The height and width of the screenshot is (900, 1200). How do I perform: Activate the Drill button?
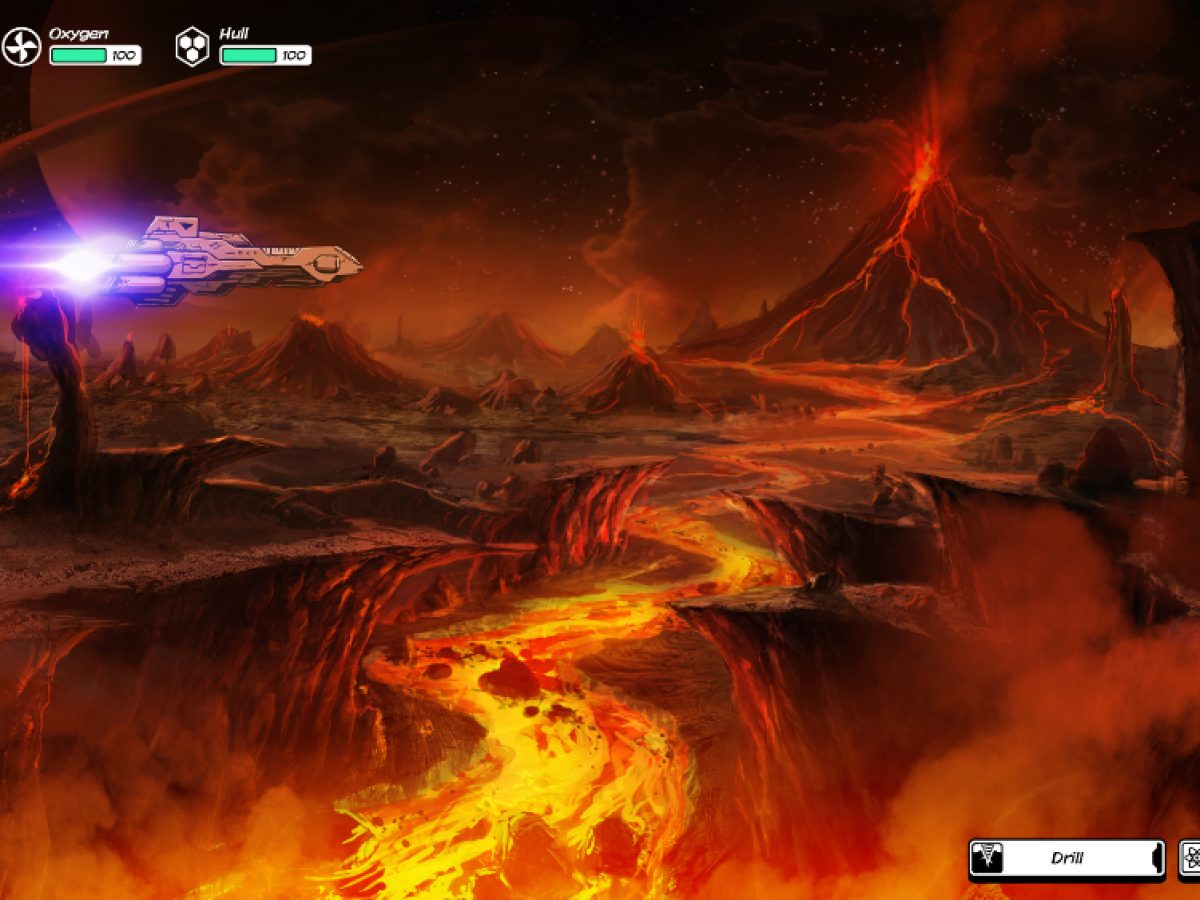[x=1066, y=858]
